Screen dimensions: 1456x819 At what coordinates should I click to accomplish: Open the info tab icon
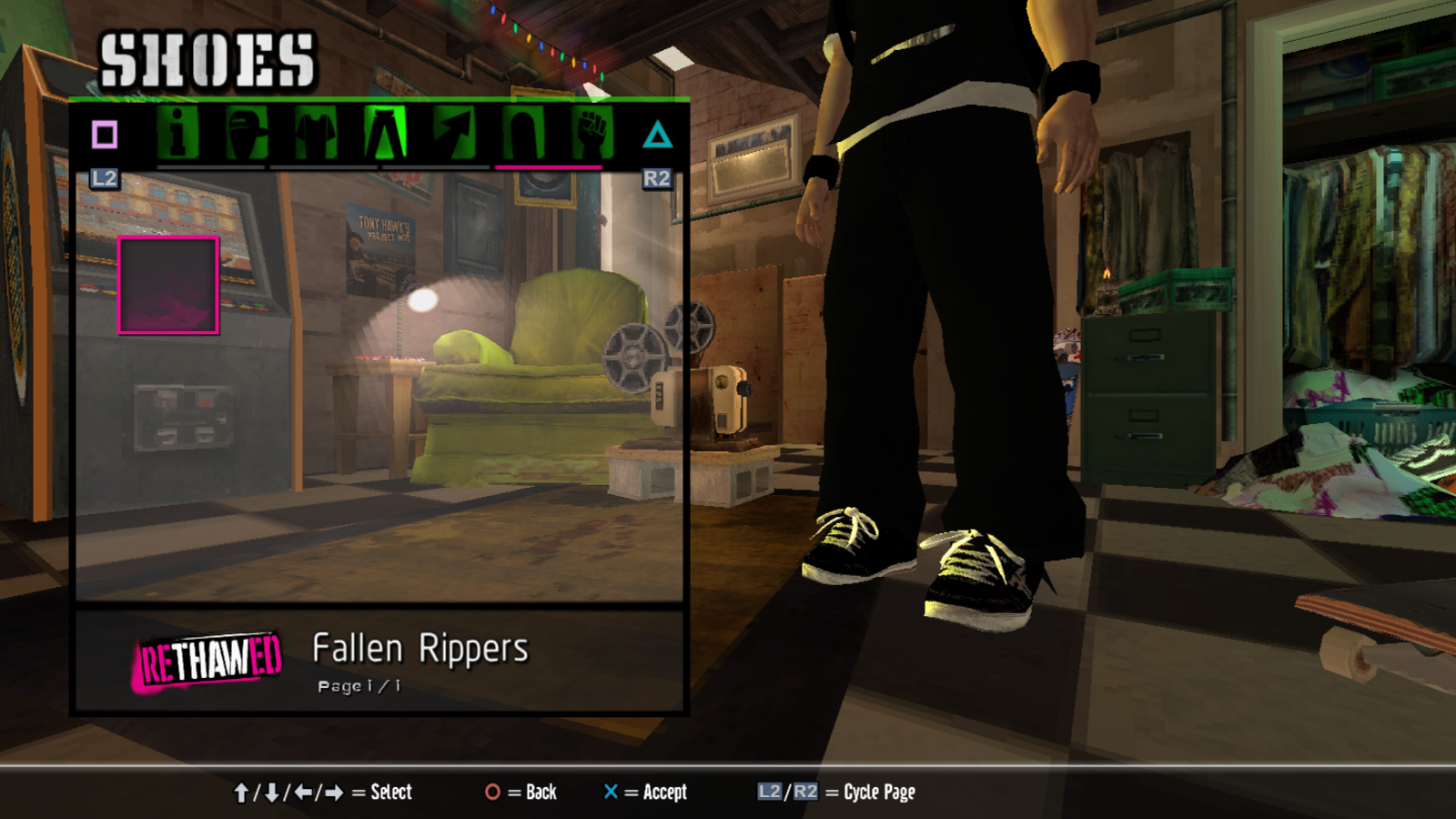pyautogui.click(x=178, y=134)
